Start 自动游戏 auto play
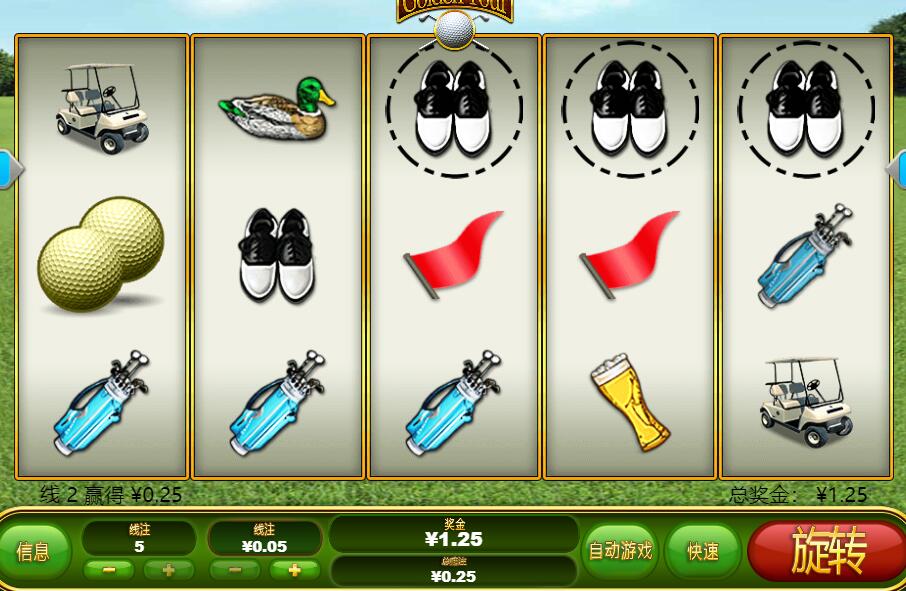The image size is (906, 591). 620,551
